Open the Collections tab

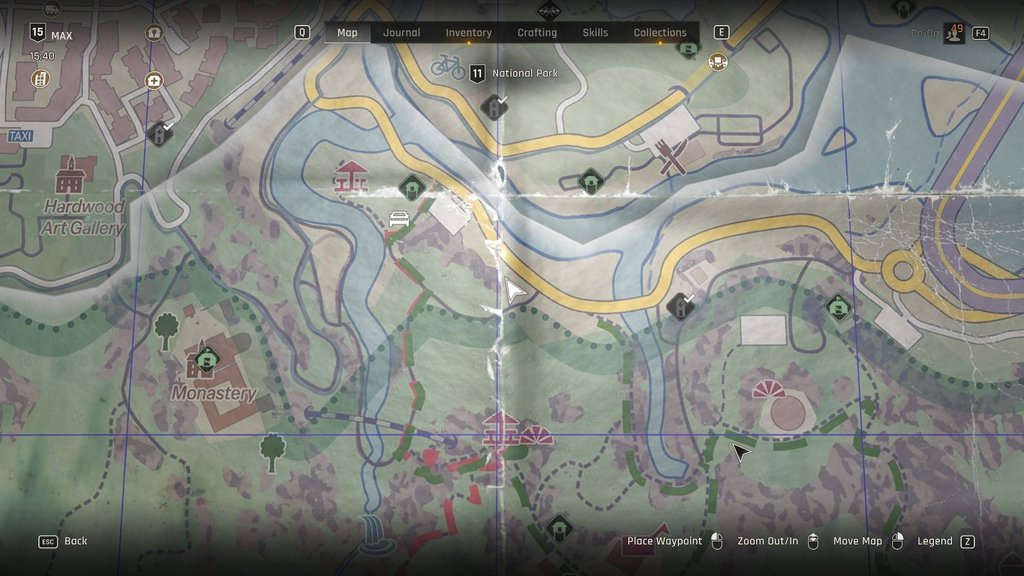point(660,33)
